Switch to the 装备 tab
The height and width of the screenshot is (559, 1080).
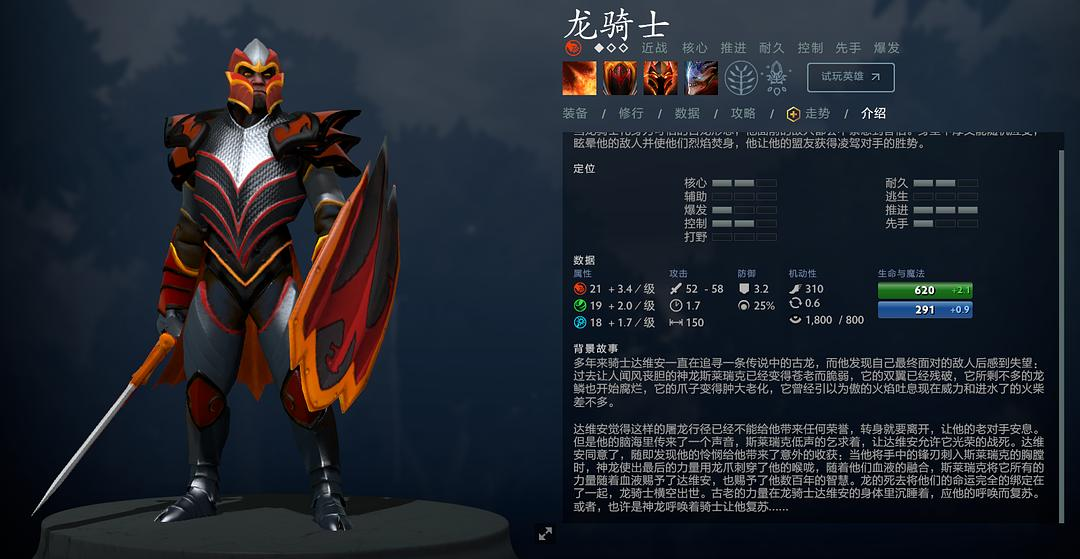pos(575,113)
